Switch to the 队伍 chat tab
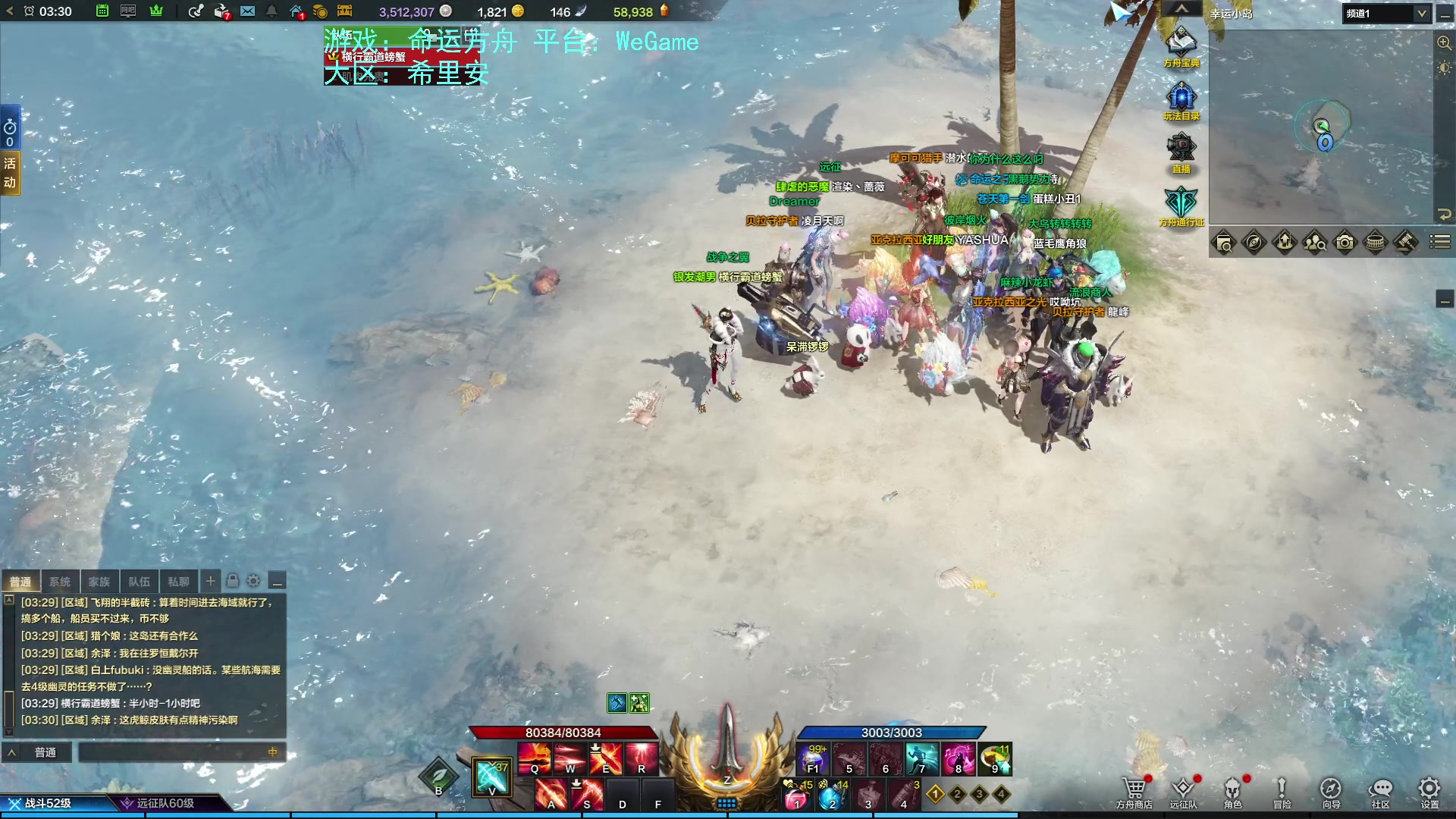The height and width of the screenshot is (819, 1456). pos(139,582)
